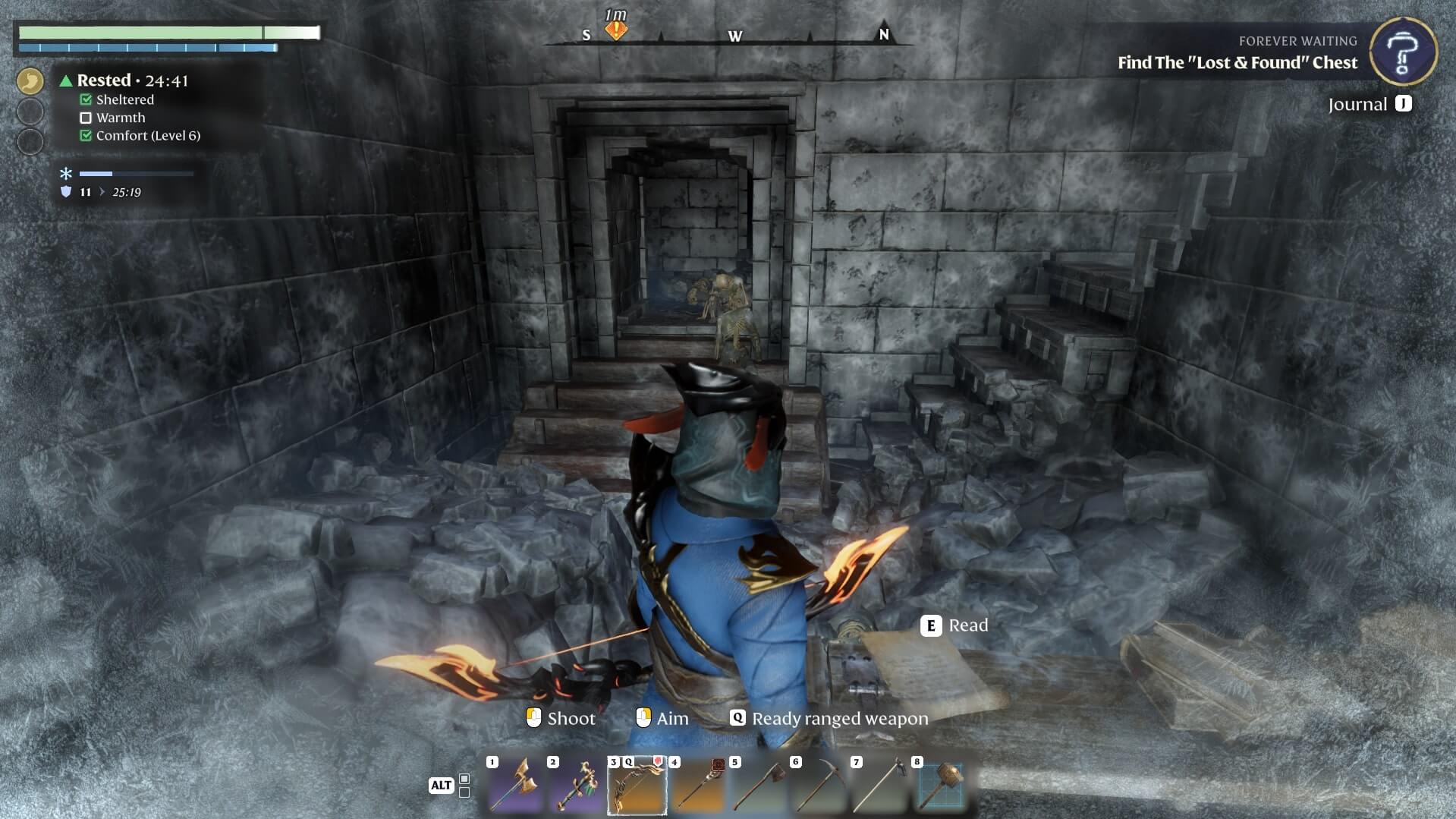1456x819 pixels.
Task: Choose the flaming bow in hotbar slot 3
Action: click(x=637, y=785)
